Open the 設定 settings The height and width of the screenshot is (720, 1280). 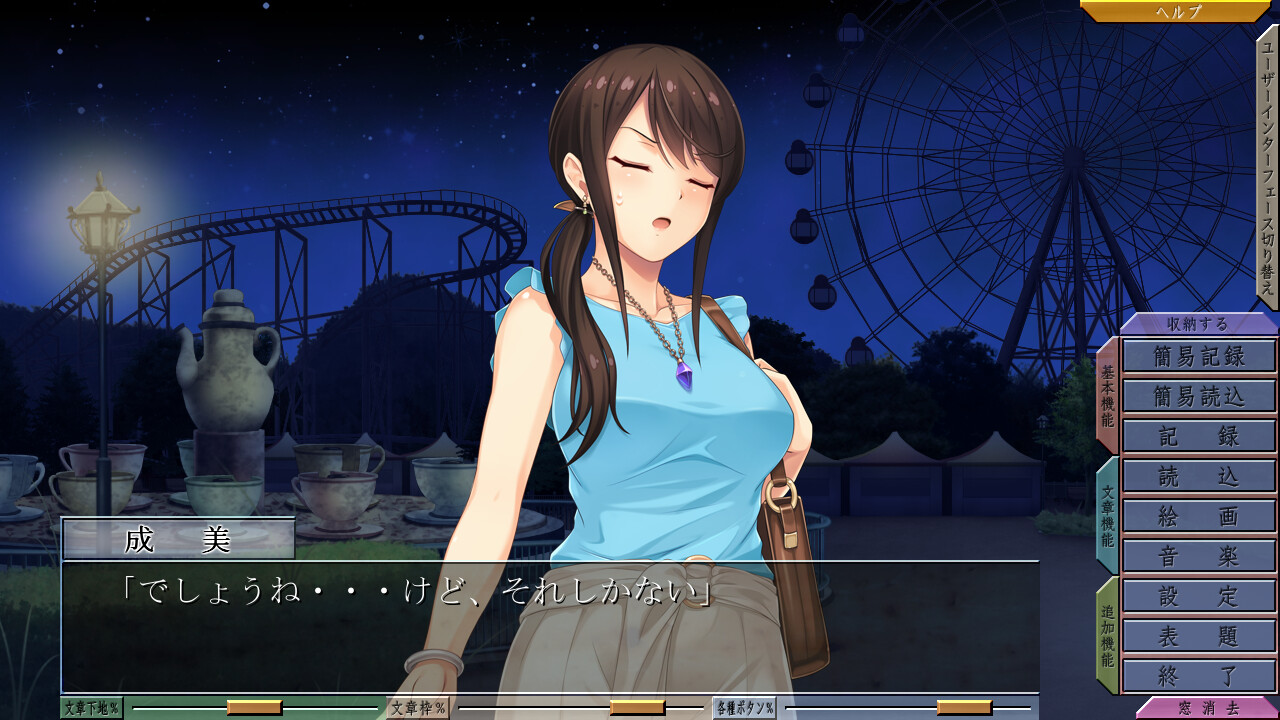point(1199,596)
